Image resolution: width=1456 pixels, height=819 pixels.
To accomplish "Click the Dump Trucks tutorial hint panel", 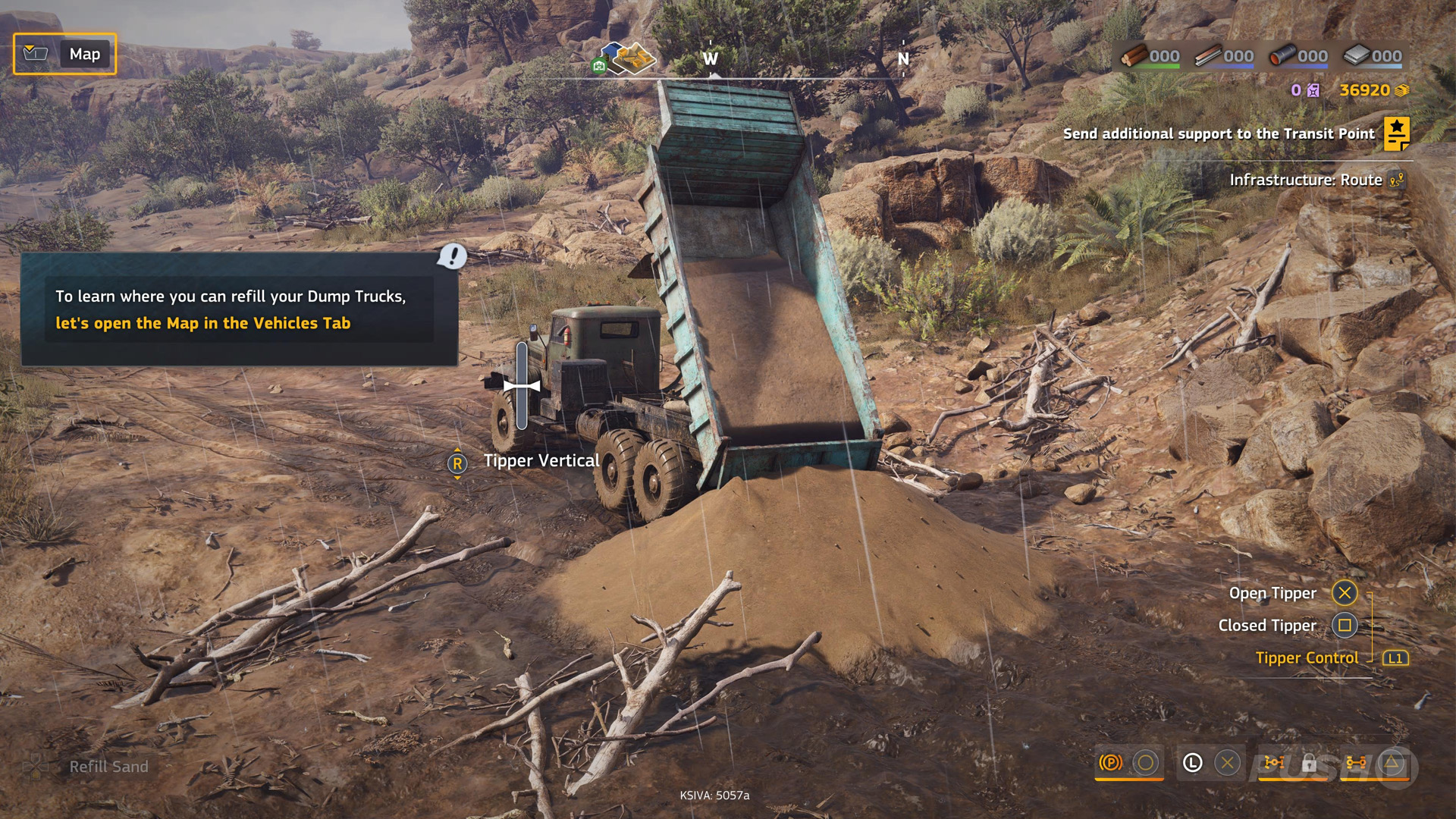I will point(239,309).
